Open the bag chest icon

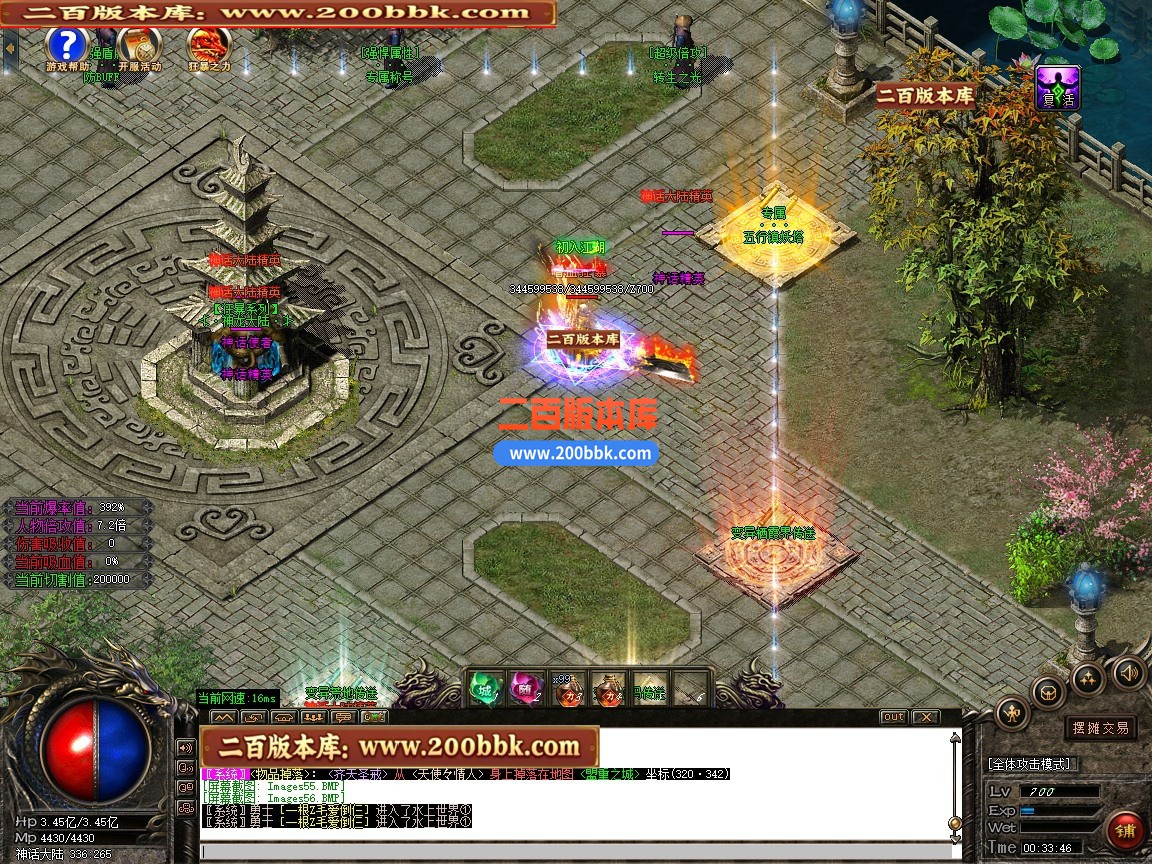point(1049,692)
